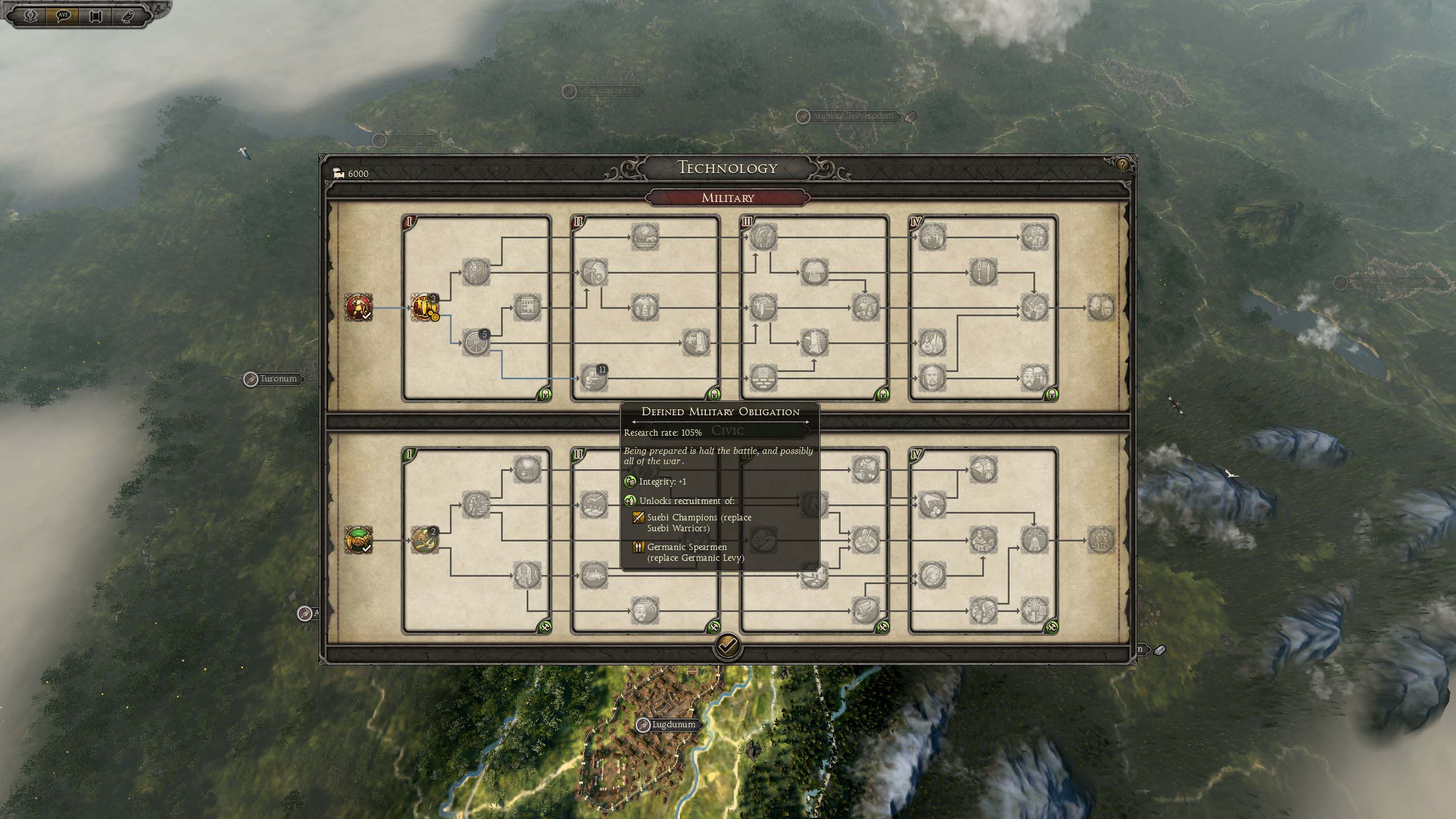Open the question mark help button

pos(1122,166)
